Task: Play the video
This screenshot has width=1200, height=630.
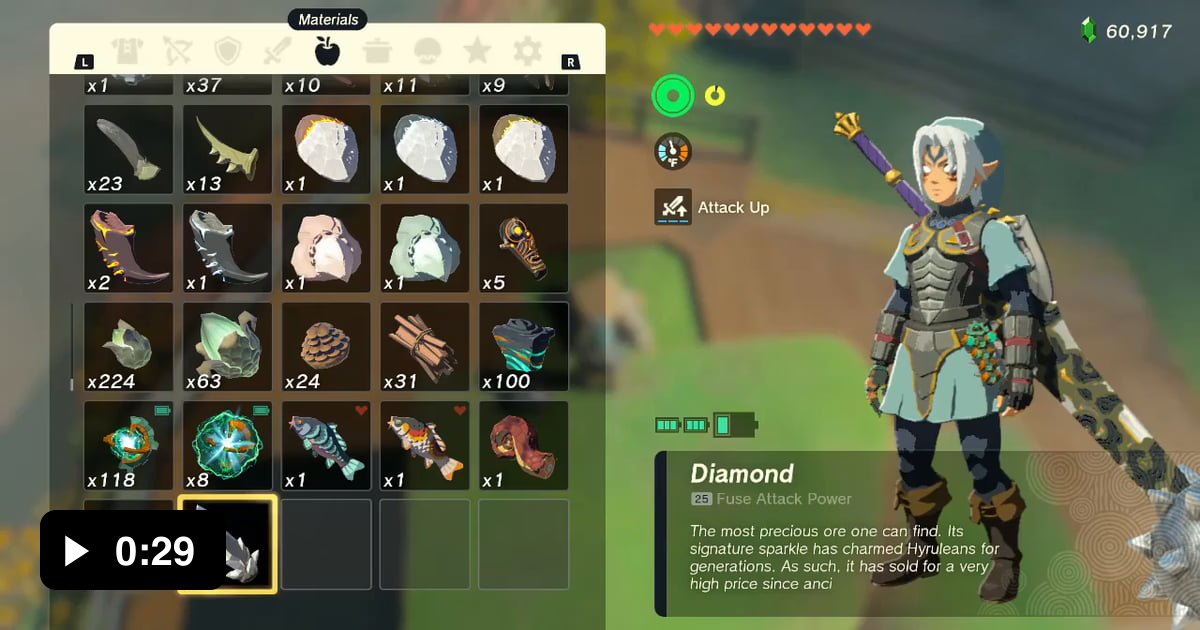Action: (x=76, y=550)
